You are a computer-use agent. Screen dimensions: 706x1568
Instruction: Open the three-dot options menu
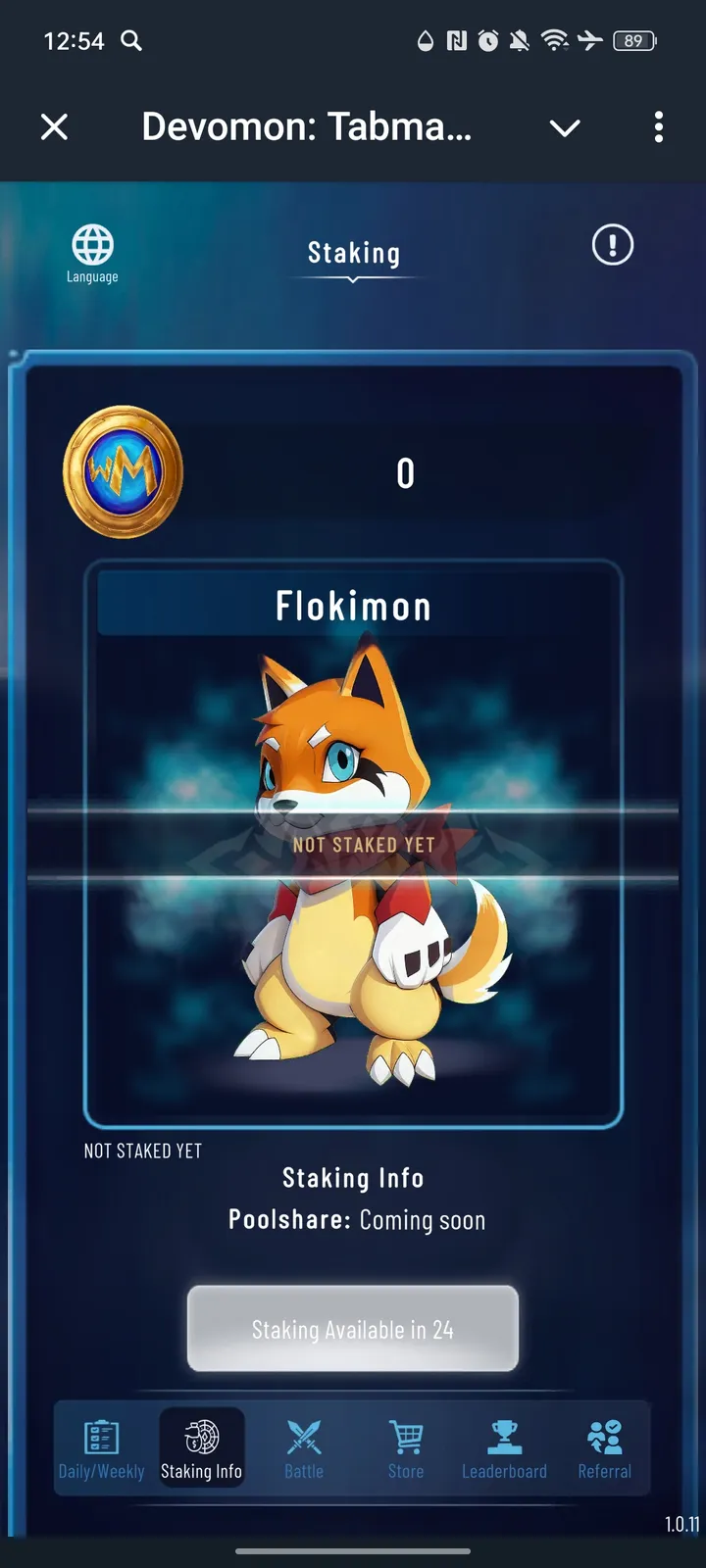pos(658,126)
